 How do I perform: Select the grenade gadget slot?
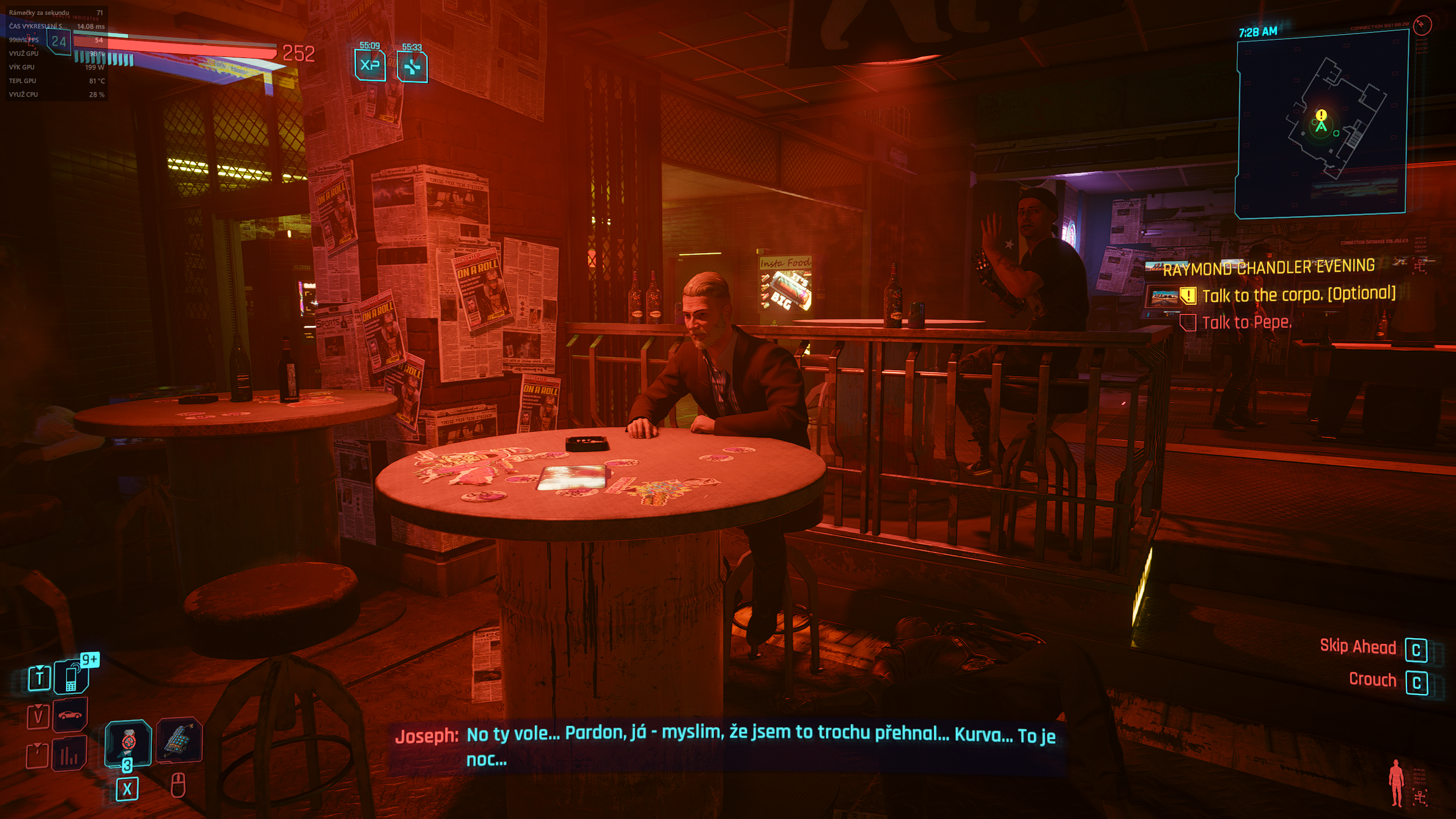pos(179,741)
